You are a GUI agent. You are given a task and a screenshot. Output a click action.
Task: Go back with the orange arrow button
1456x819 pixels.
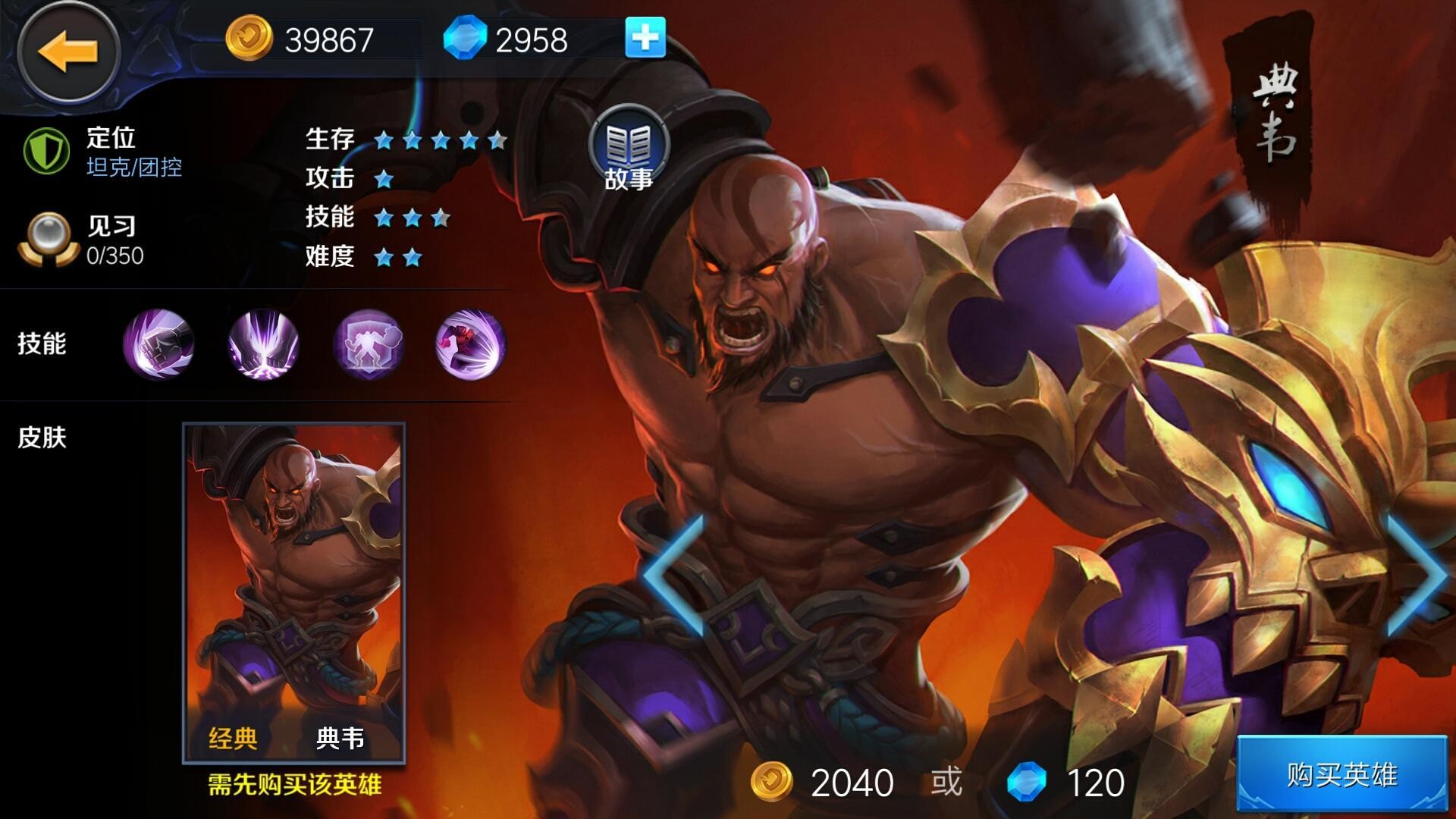[x=68, y=52]
